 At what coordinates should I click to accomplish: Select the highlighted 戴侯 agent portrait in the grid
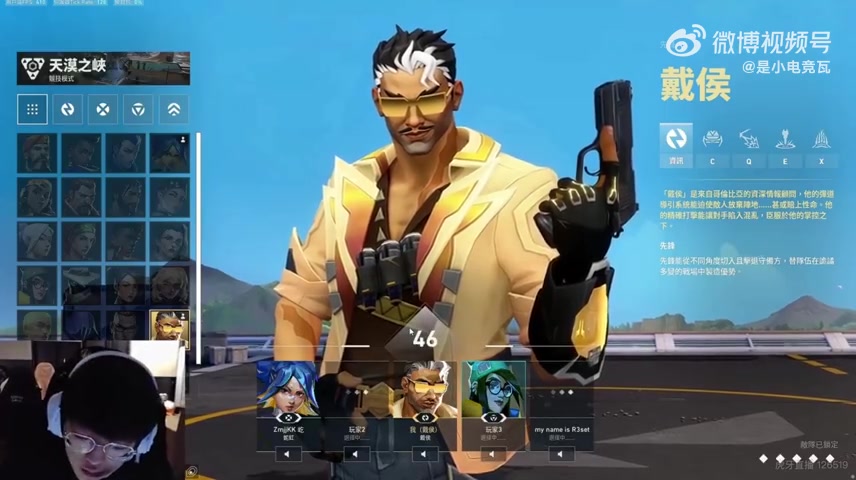click(x=169, y=326)
